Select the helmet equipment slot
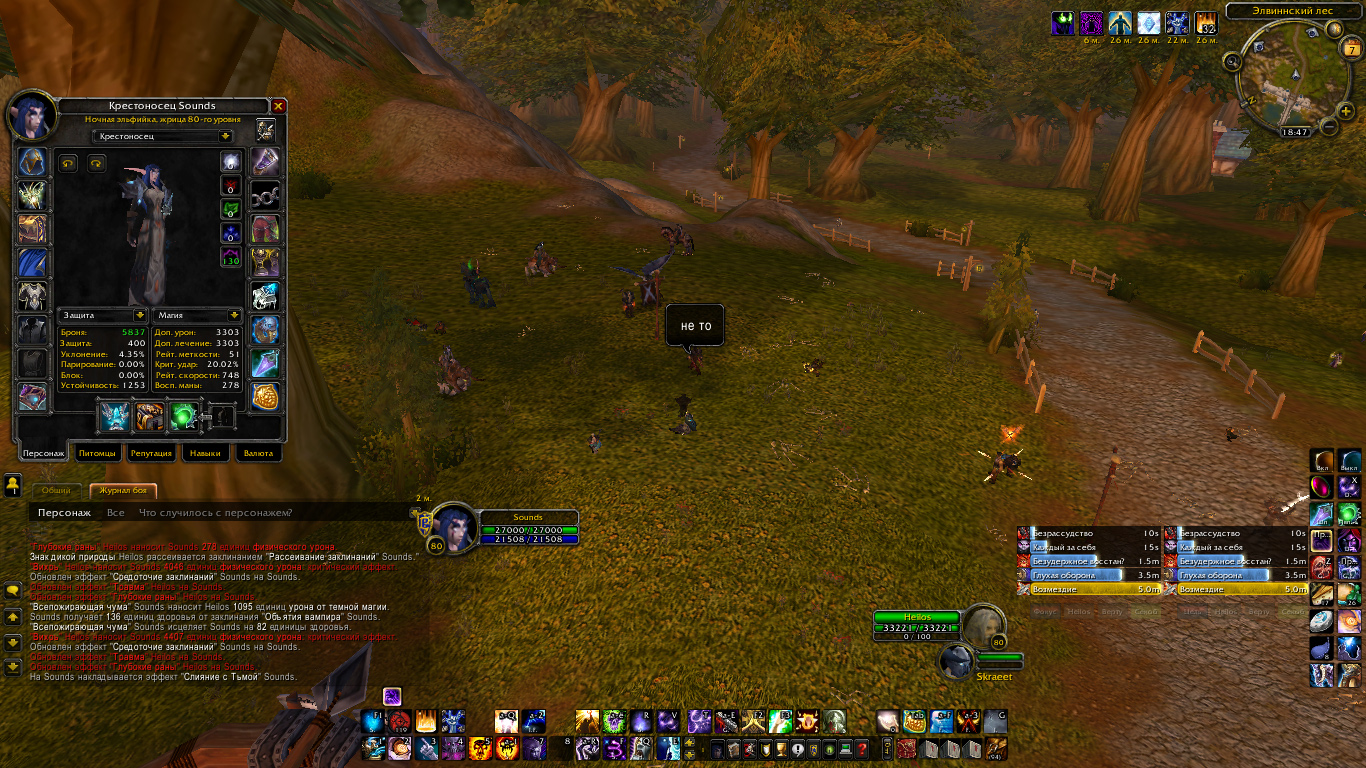This screenshot has height=768, width=1366. pyautogui.click(x=33, y=163)
